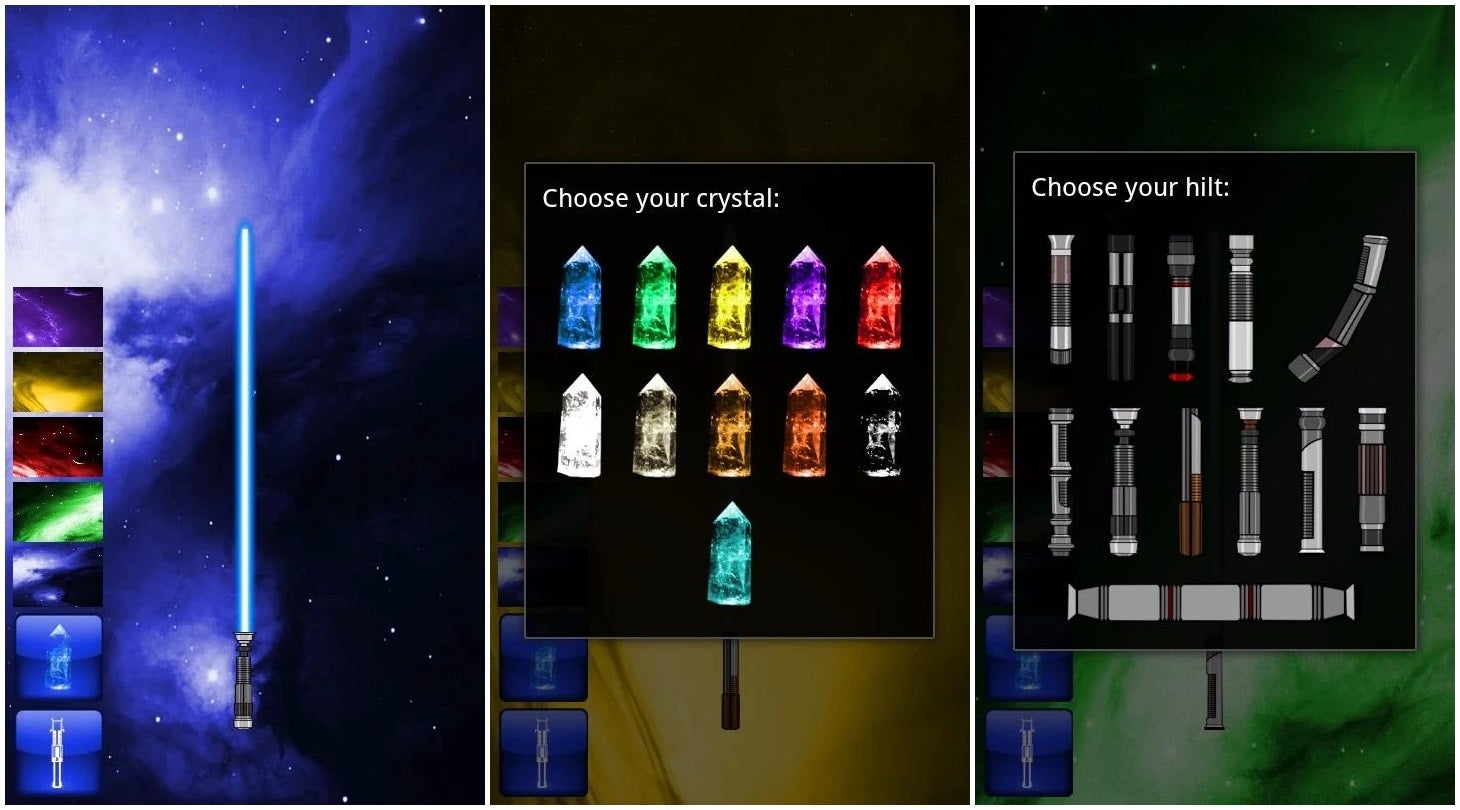
Task: Pick the solid white crystal
Action: [x=579, y=426]
